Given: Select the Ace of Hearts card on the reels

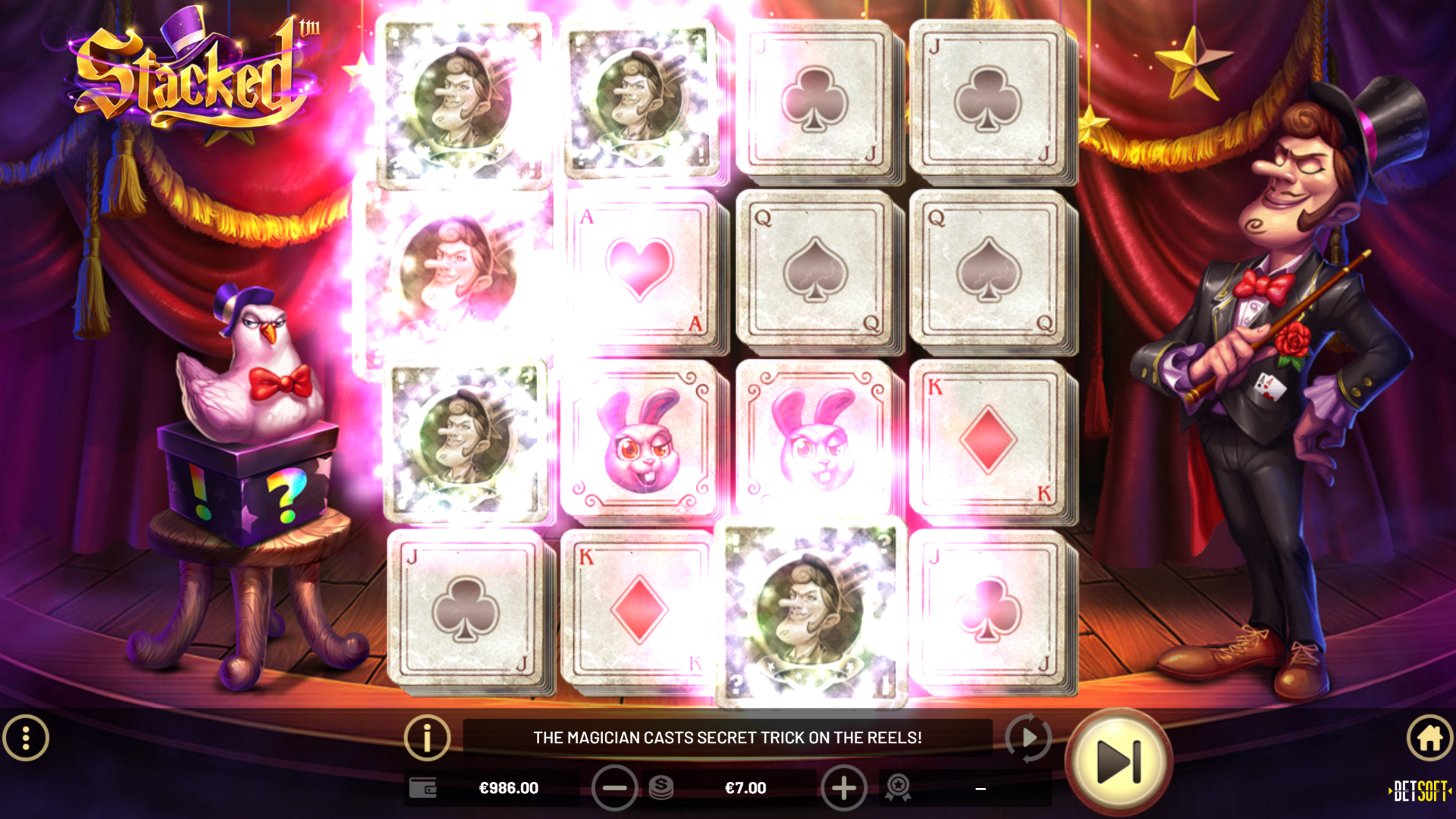Looking at the screenshot, I should click(641, 269).
